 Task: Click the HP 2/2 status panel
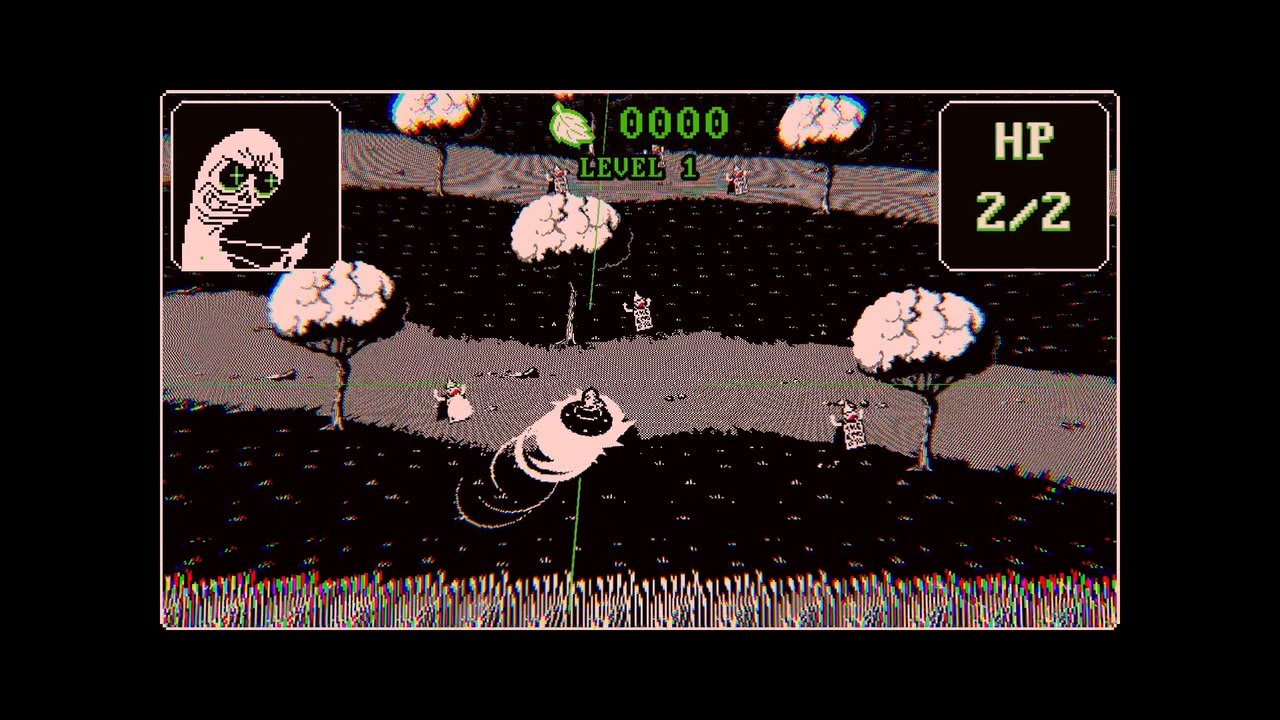(x=1024, y=180)
